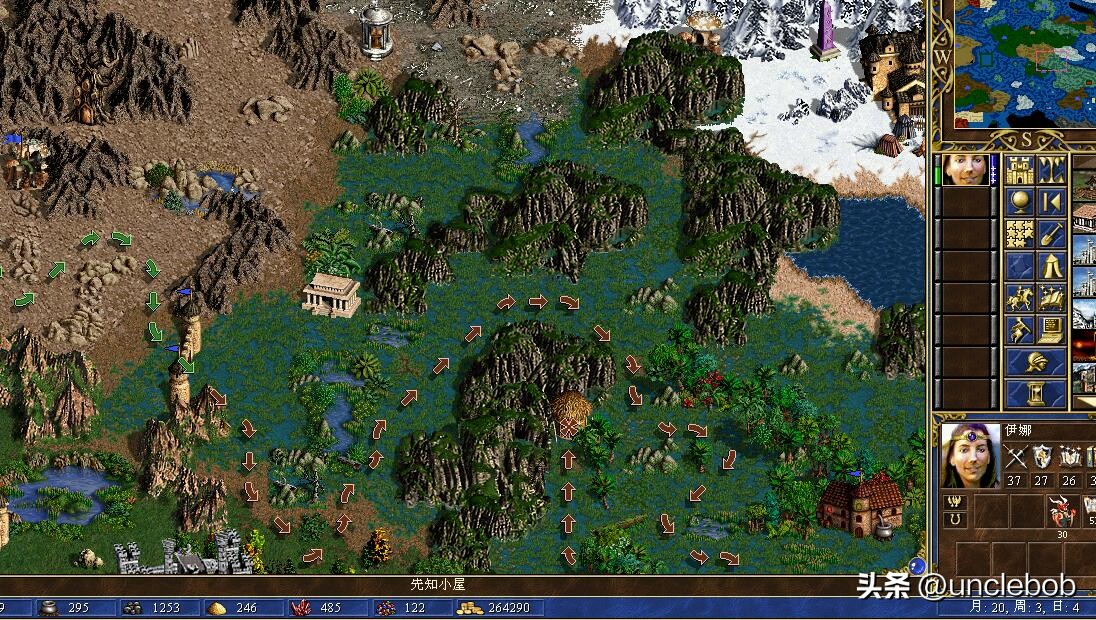Screen dimensions: 1096x620
Task: Toggle underground view with the twin pillars button
Action: point(1051,170)
